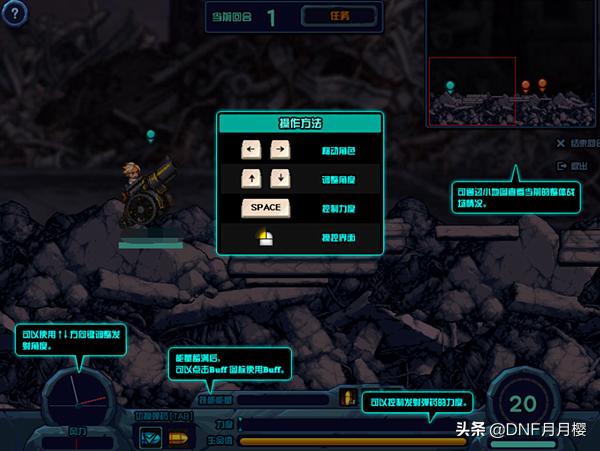Activate the Buff bullet icon
Viewport: 600px width, 451px height.
(x=349, y=396)
